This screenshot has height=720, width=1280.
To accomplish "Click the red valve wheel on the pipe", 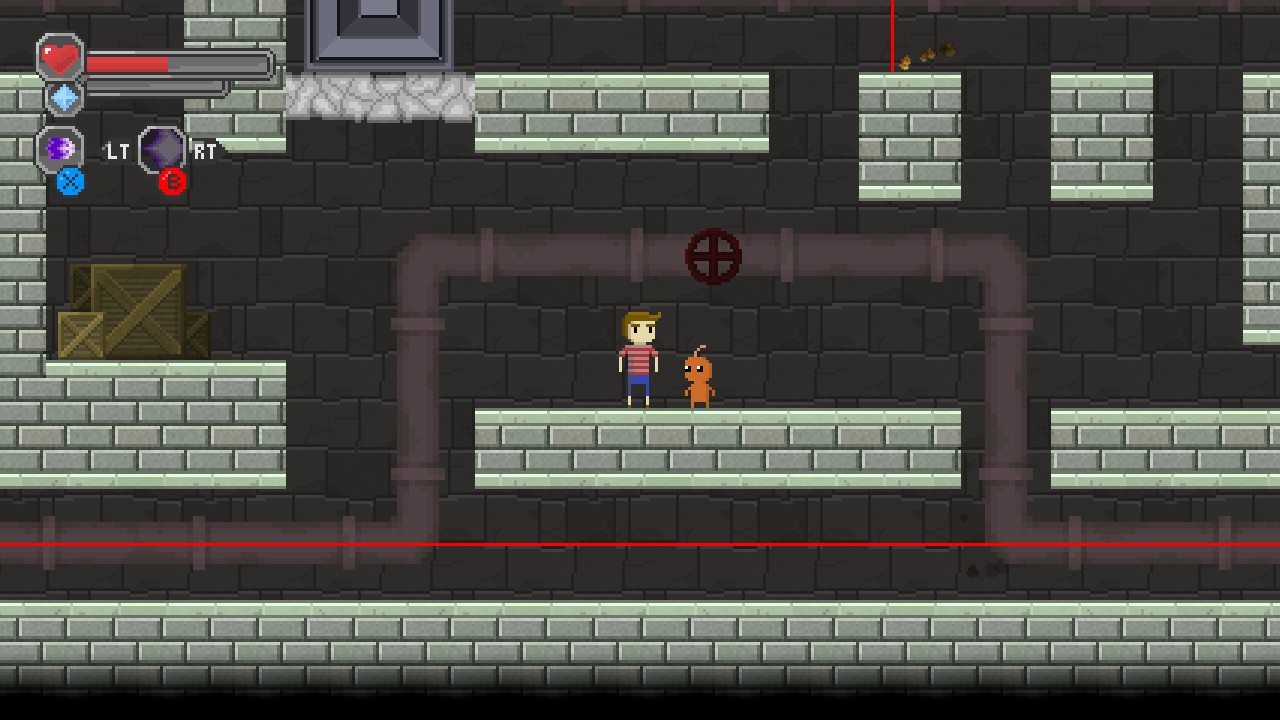I will [714, 258].
